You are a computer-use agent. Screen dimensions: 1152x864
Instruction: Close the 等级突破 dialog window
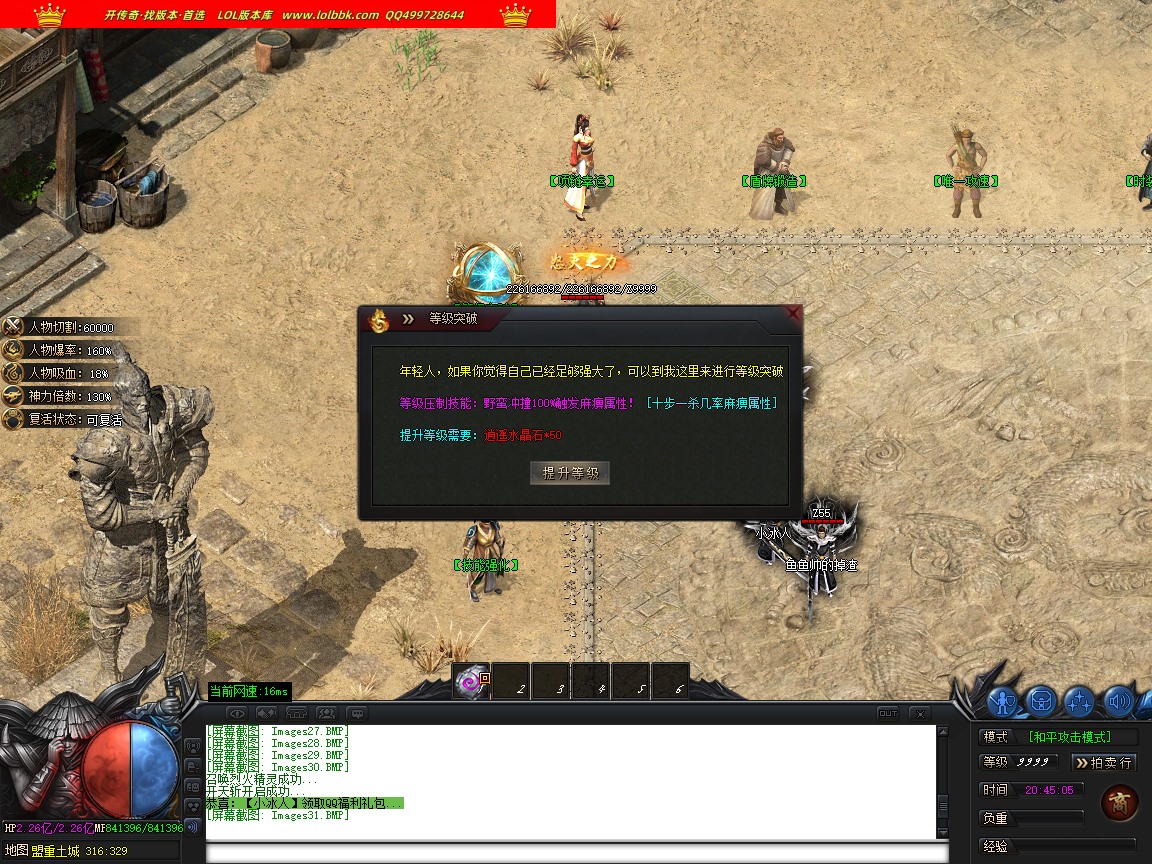[793, 314]
